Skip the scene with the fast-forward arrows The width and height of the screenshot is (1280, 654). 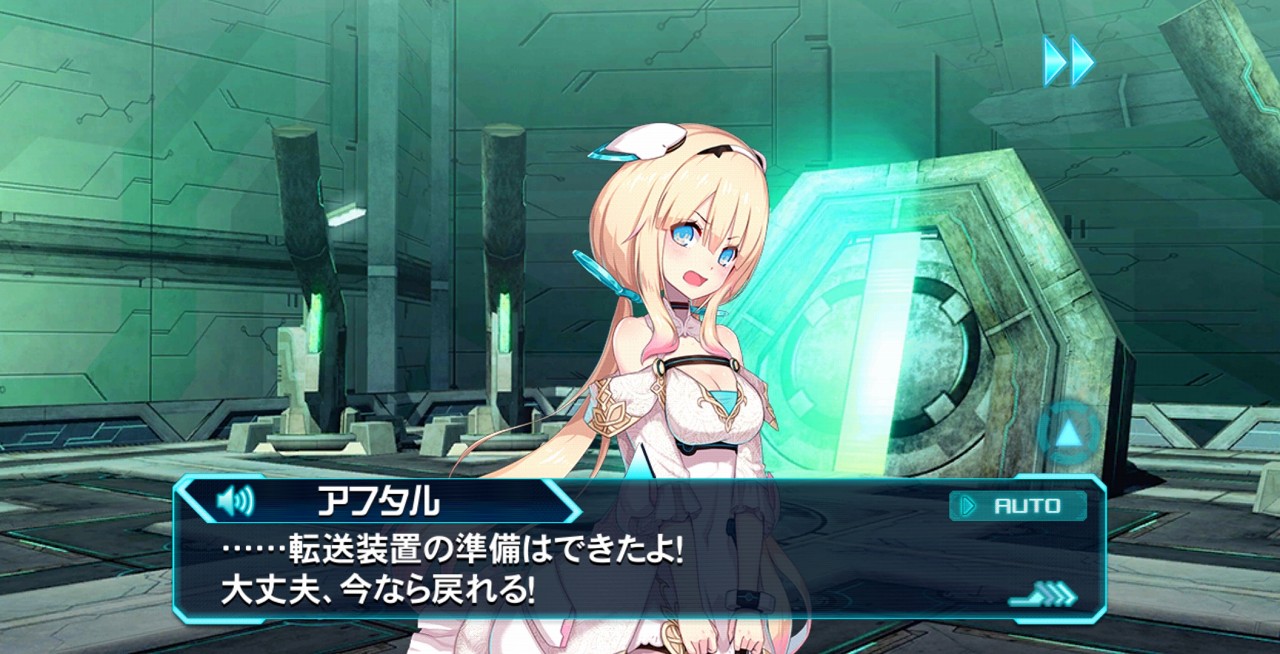(1068, 61)
